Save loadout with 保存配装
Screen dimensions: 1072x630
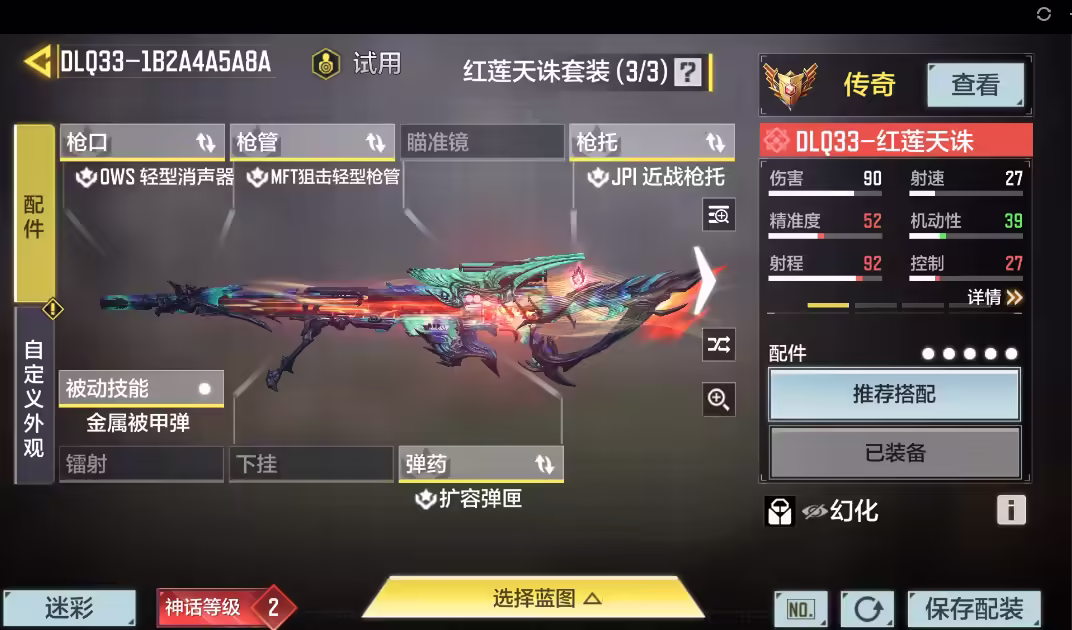973,608
